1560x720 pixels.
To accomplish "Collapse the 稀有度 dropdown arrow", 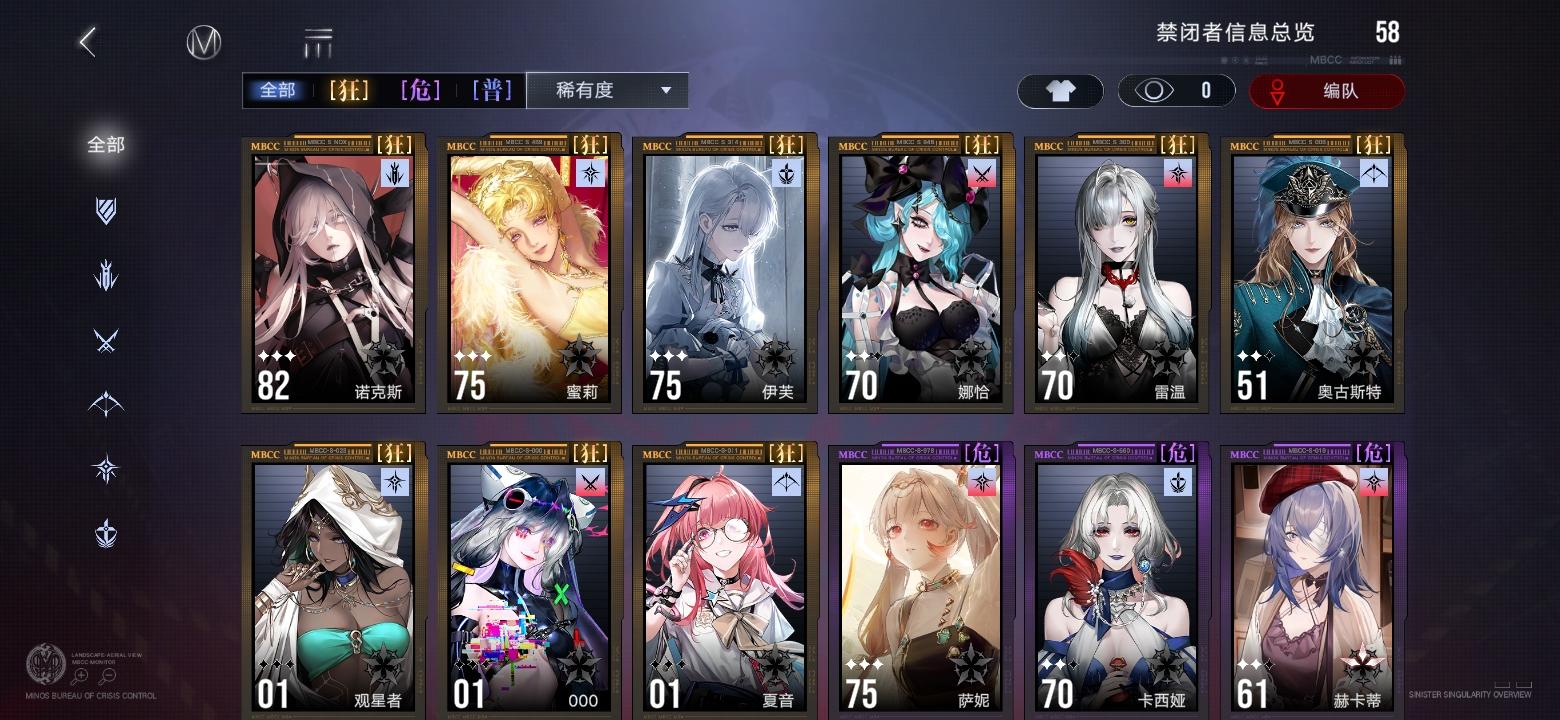I will [x=666, y=90].
